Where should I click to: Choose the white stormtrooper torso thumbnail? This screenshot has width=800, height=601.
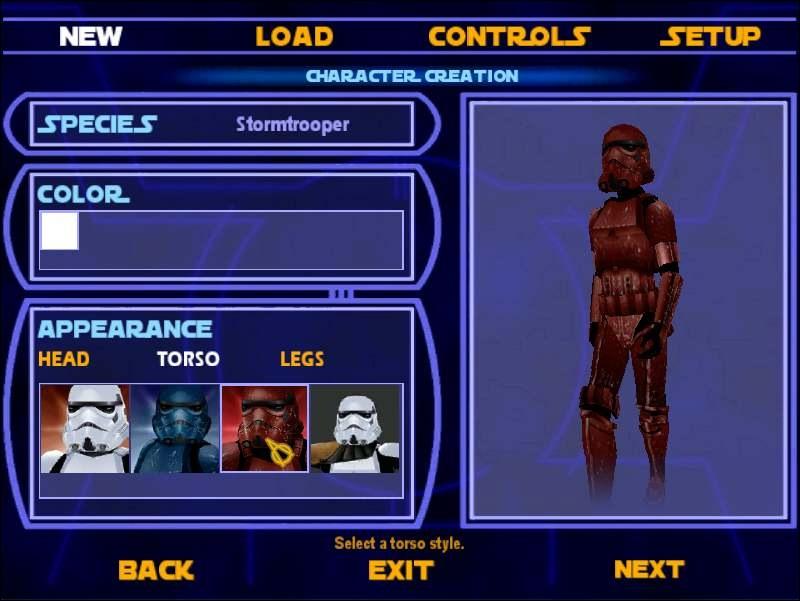point(85,428)
